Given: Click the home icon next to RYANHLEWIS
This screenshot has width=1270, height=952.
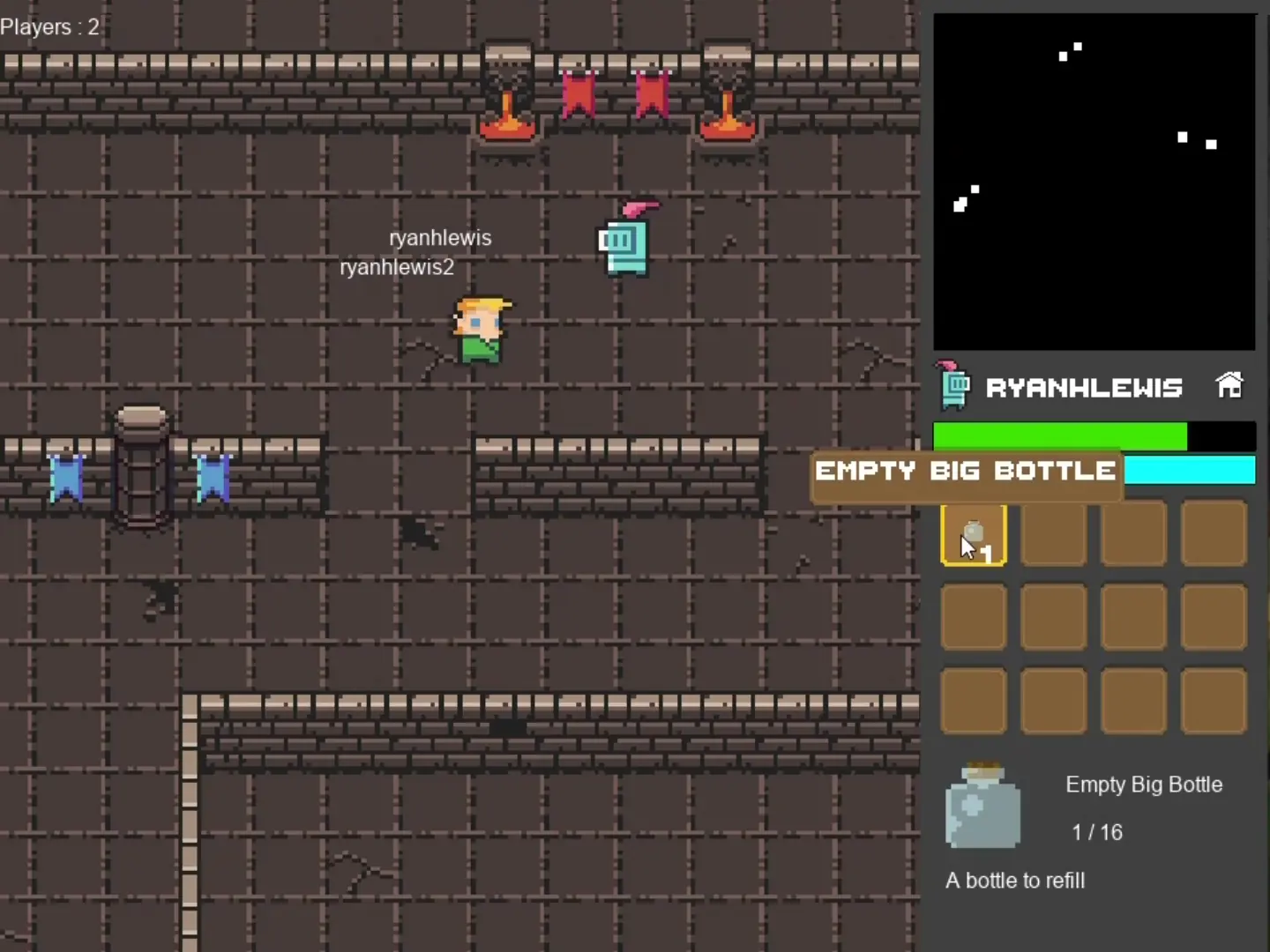Looking at the screenshot, I should (1231, 385).
